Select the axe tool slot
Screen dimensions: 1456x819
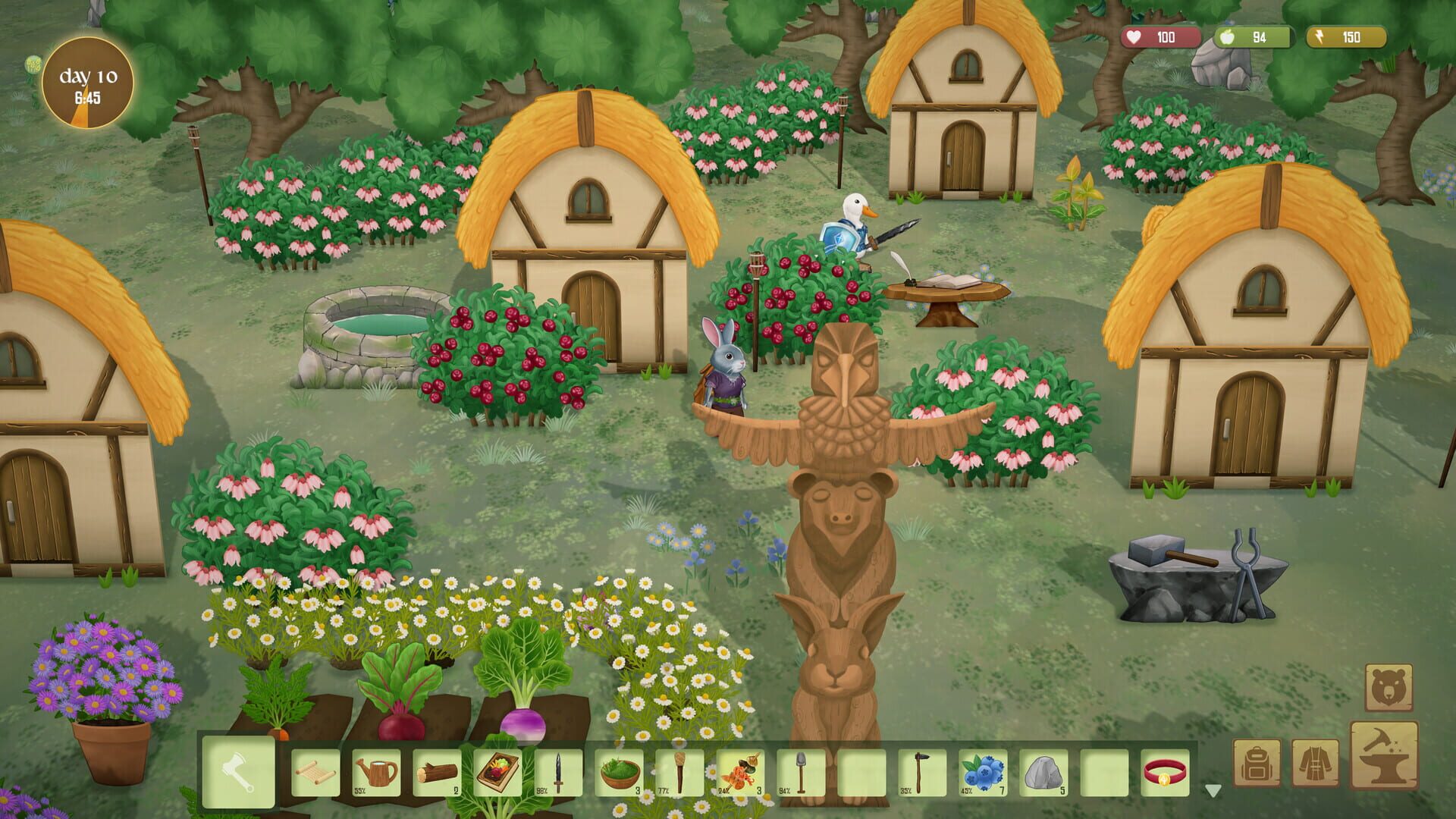point(238,772)
